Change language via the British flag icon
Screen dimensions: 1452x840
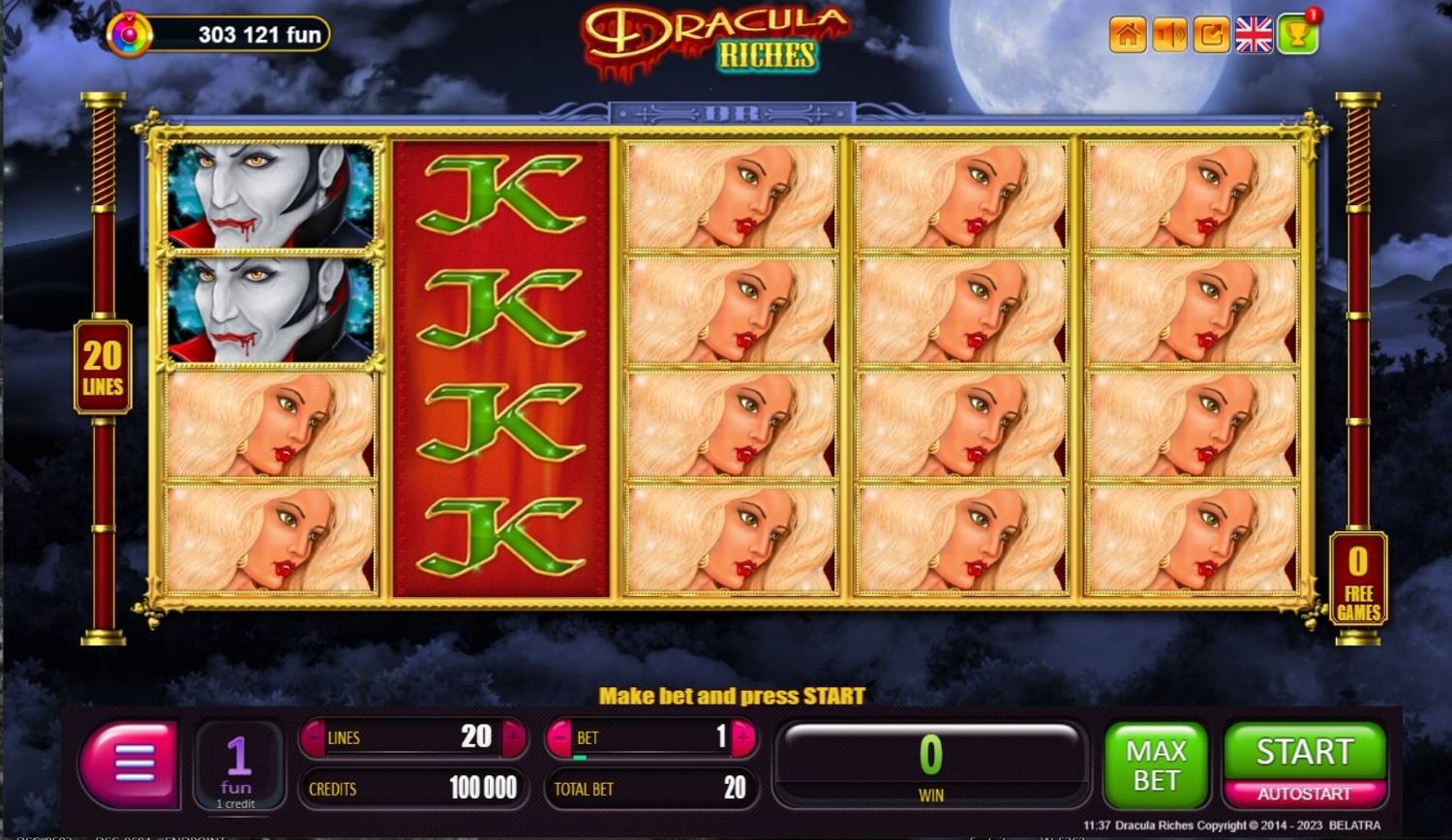(1254, 35)
